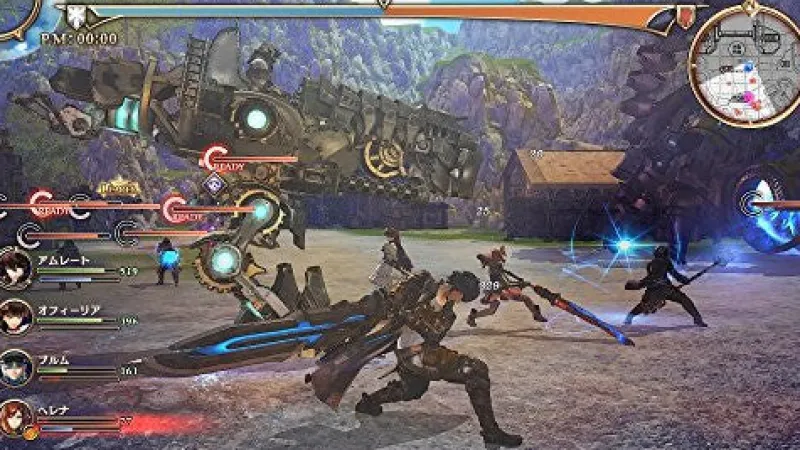This screenshot has width=800, height=450.
Task: Select アムレート party portrait
Action: [17, 268]
